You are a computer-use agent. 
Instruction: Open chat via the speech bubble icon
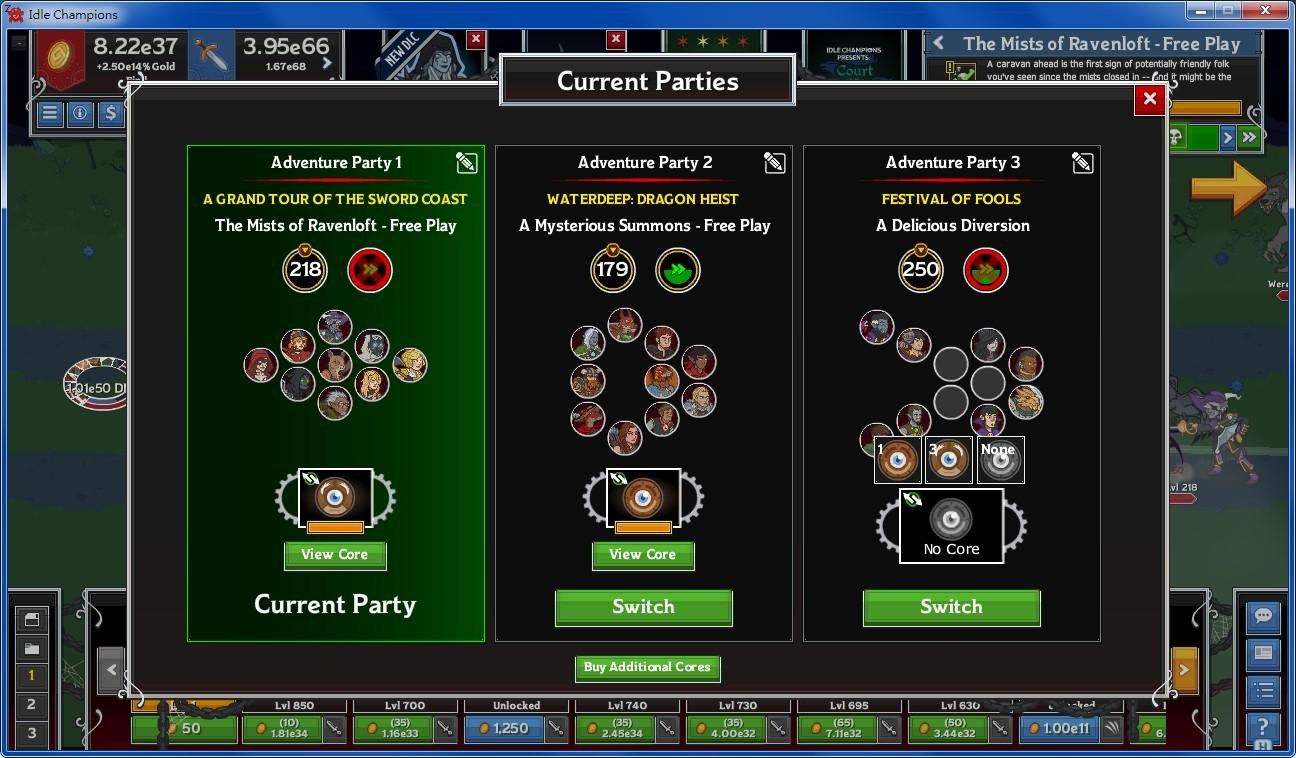pyautogui.click(x=1262, y=617)
